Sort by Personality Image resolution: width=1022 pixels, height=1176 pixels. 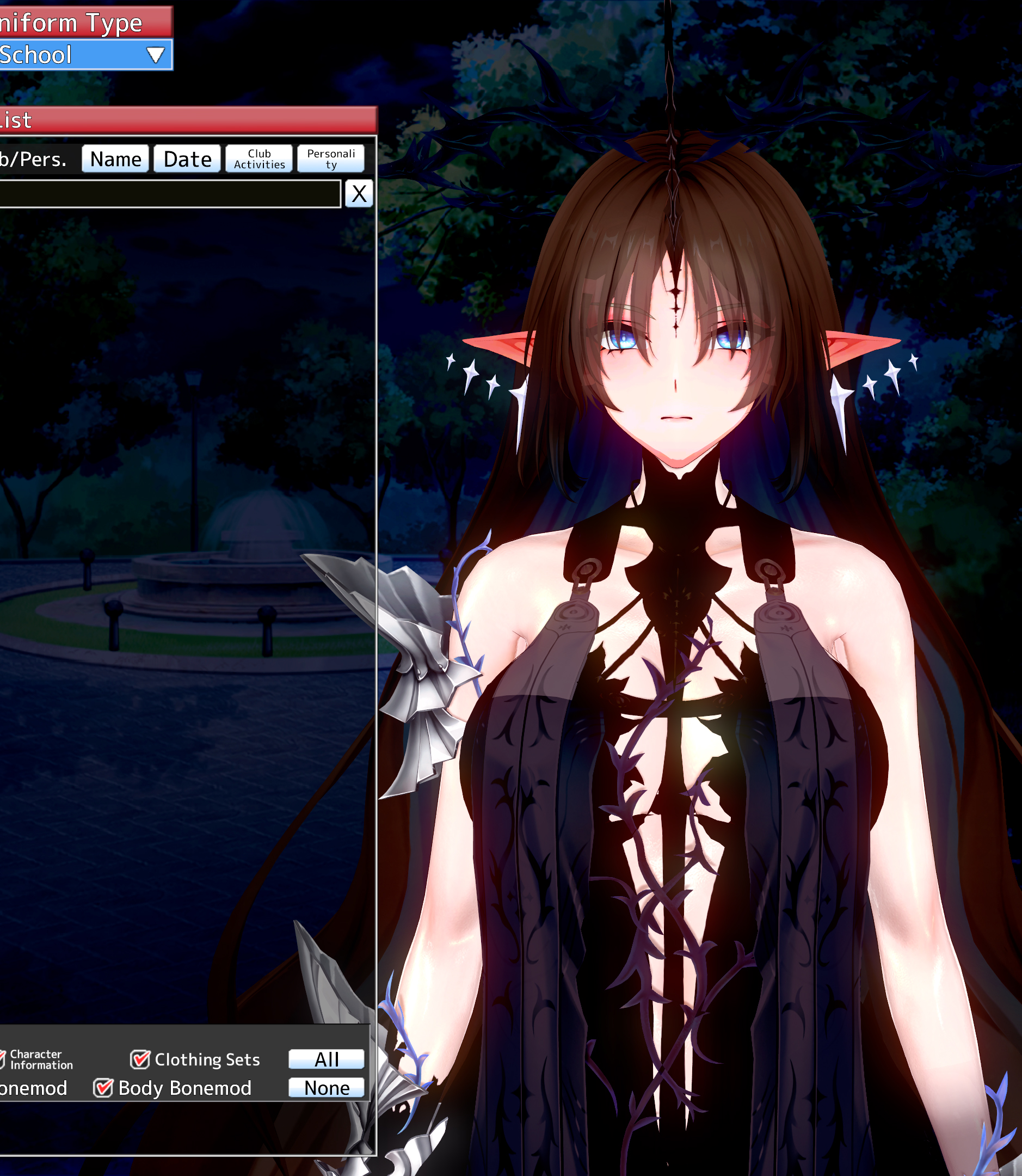point(331,158)
